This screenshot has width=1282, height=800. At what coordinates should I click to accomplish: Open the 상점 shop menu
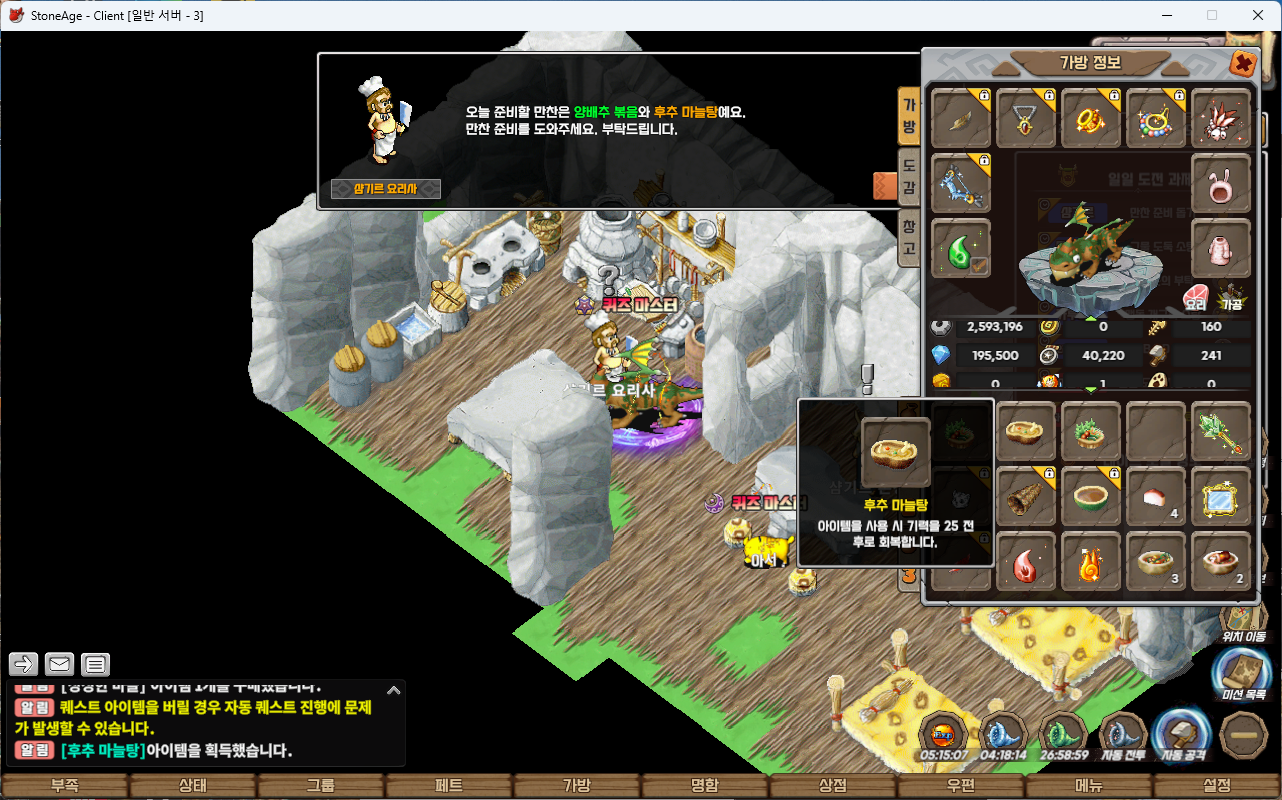pyautogui.click(x=833, y=786)
